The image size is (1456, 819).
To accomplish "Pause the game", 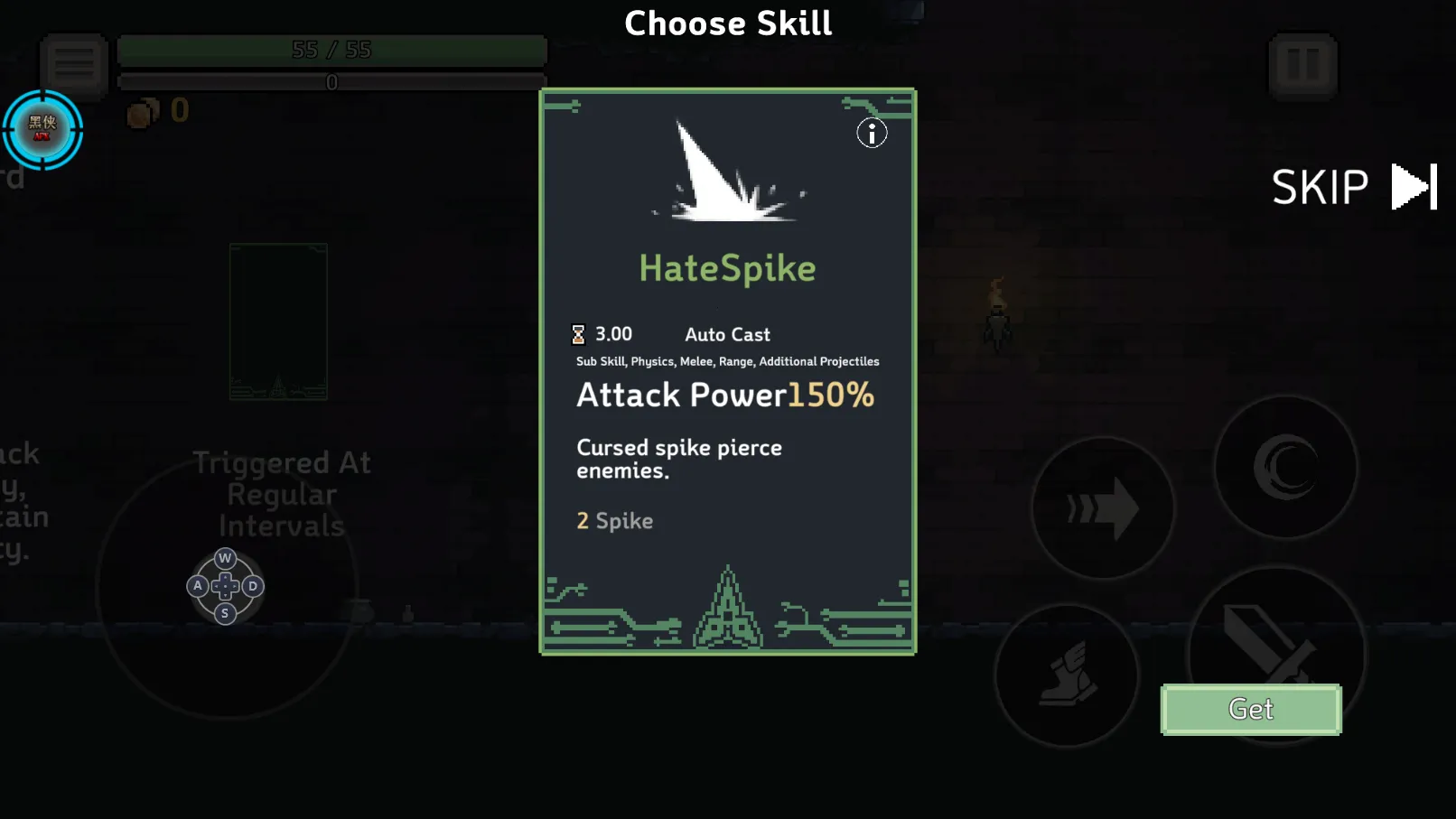I will 1302,65.
